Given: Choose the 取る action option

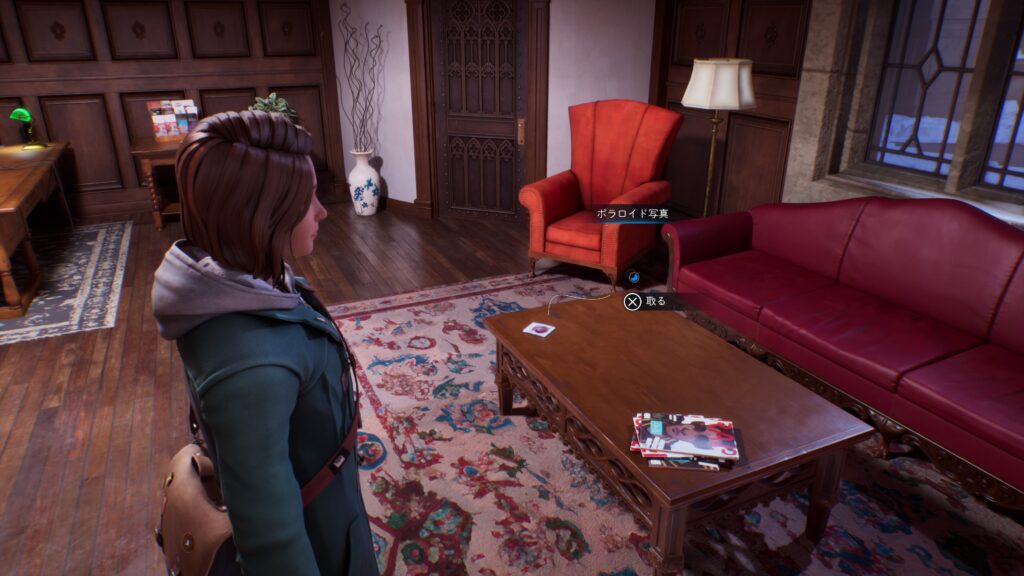Looking at the screenshot, I should pyautogui.click(x=645, y=301).
